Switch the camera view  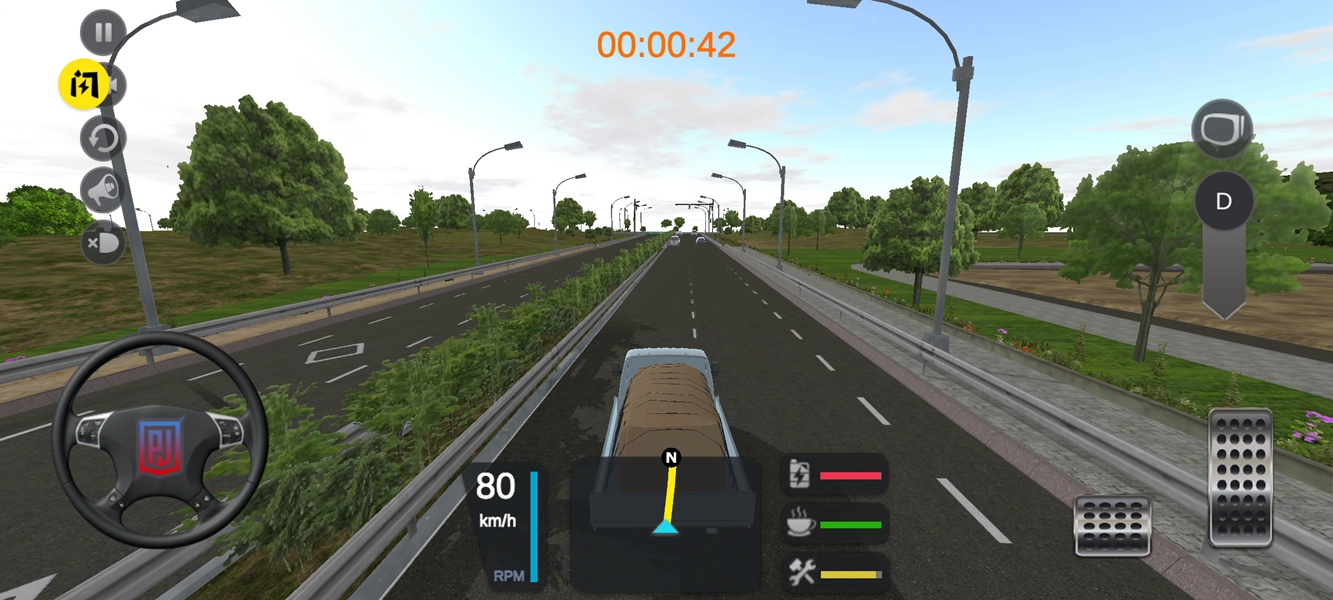(x=116, y=87)
